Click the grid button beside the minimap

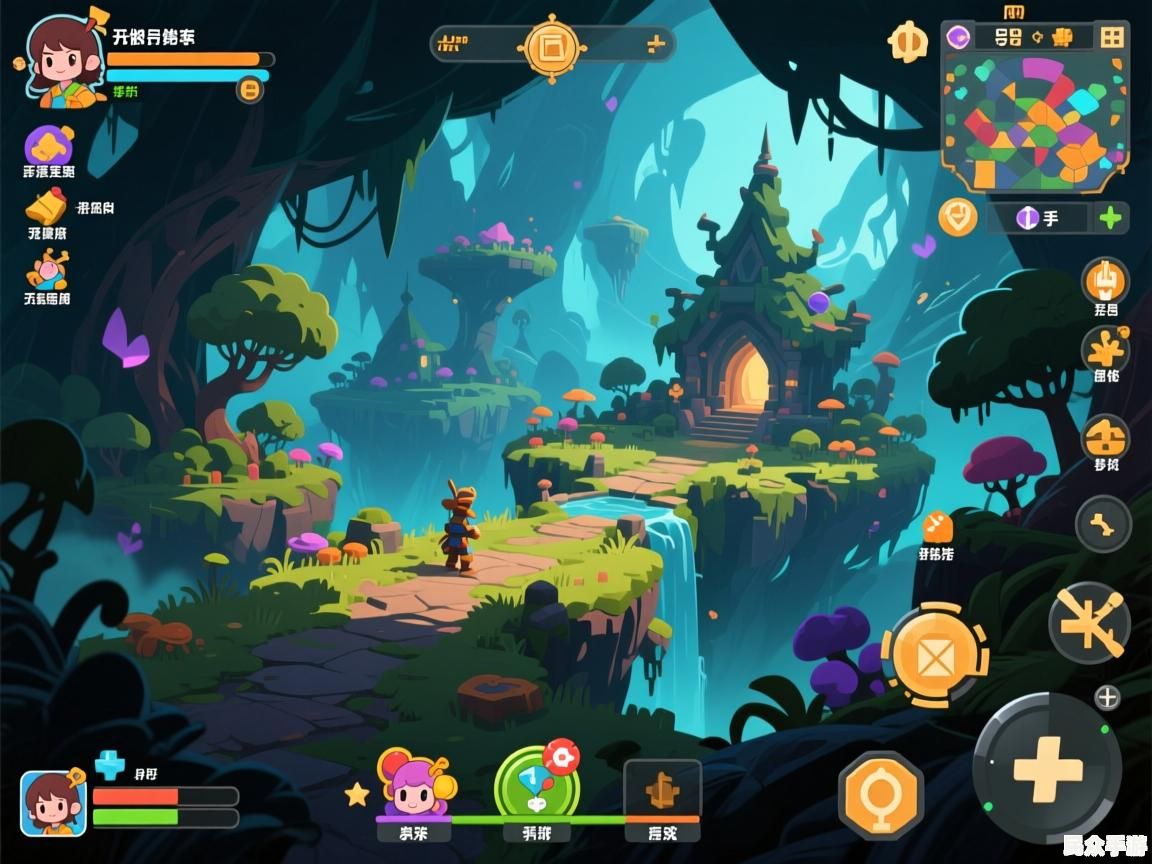point(1111,38)
